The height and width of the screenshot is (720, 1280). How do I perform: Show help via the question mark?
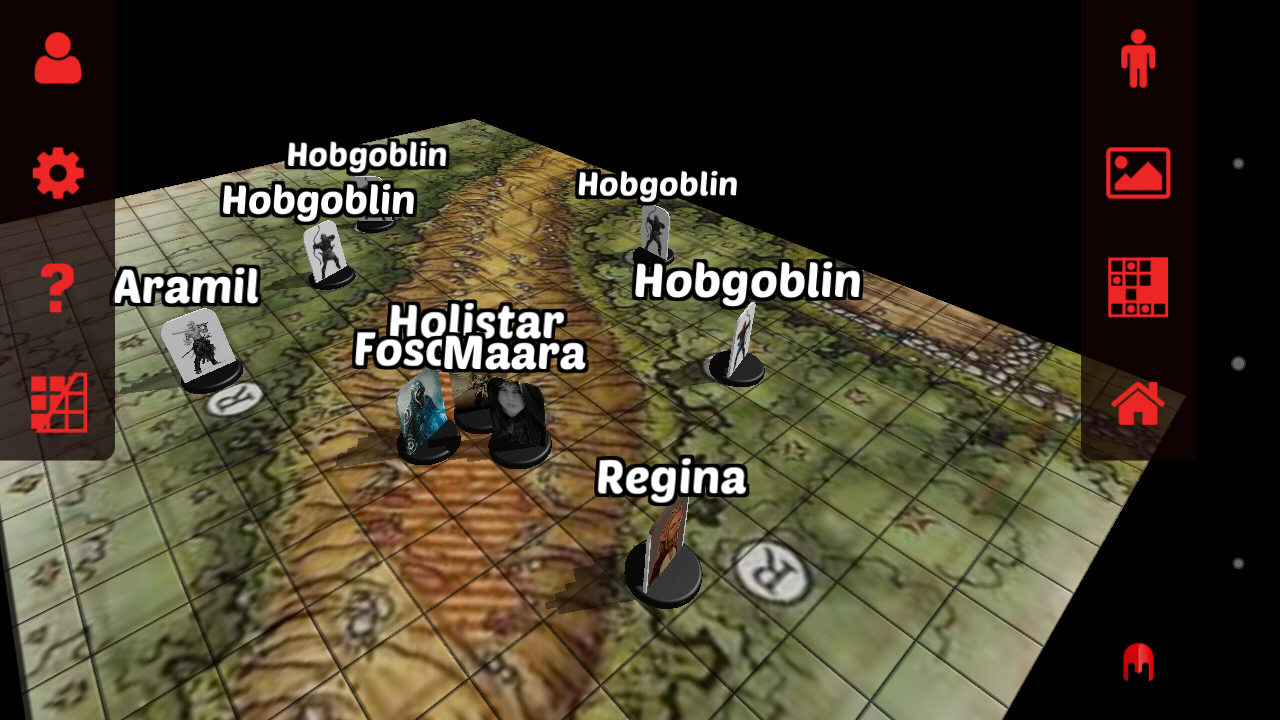[58, 289]
